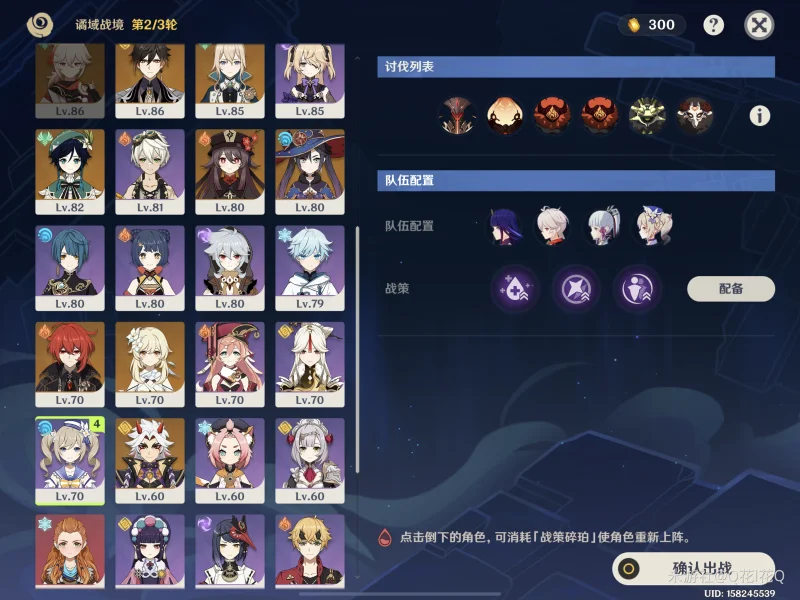Select Ningguang's character card
Viewport: 800px width, 600px height.
point(314,363)
